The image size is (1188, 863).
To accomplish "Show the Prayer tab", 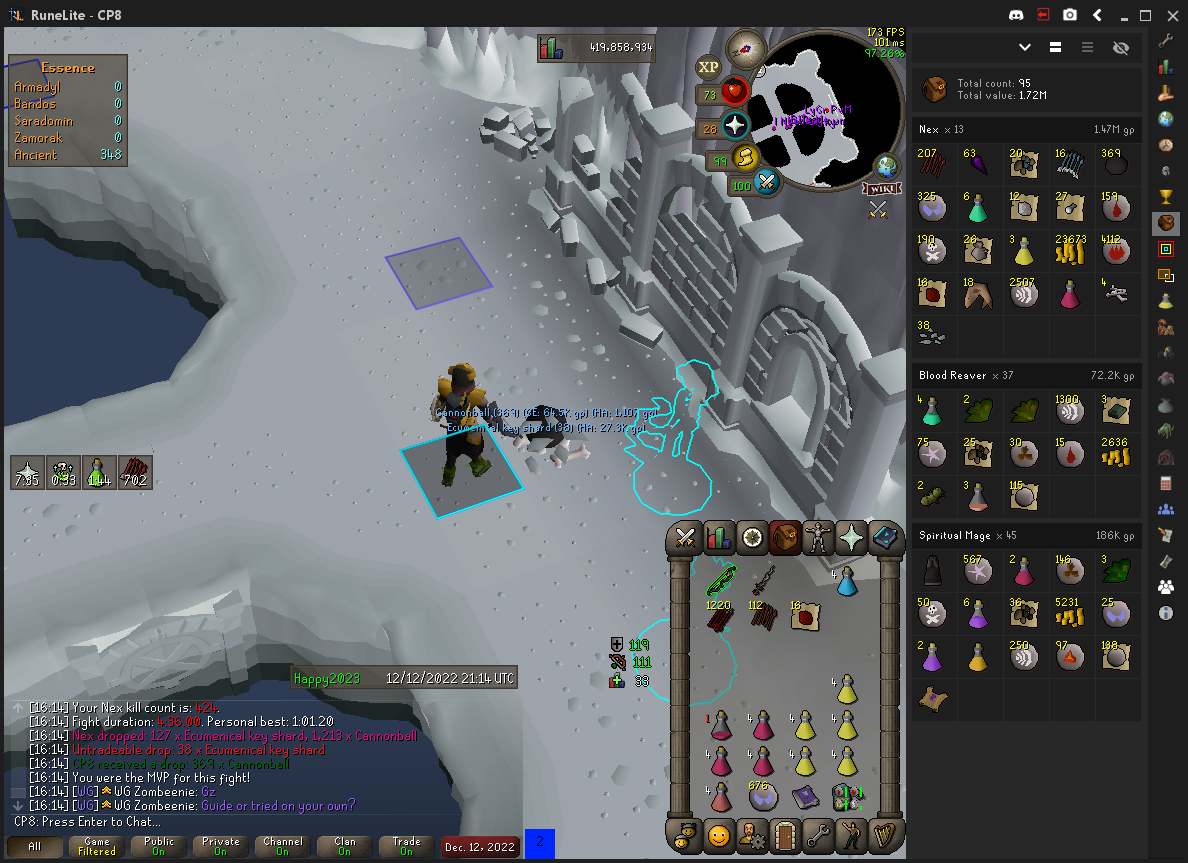I will pos(853,538).
